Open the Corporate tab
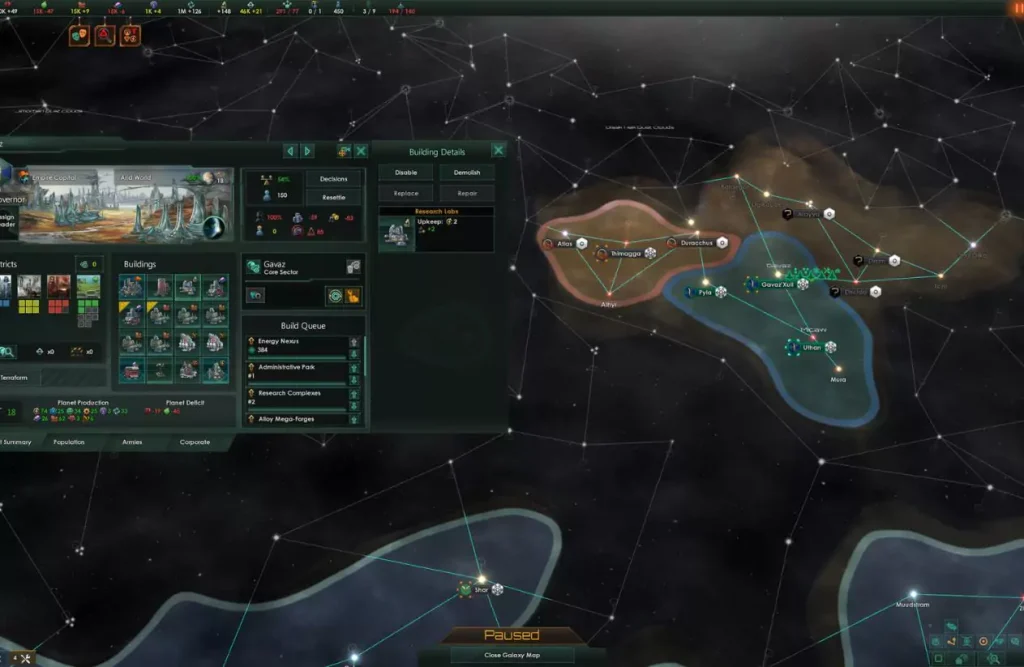The width and height of the screenshot is (1024, 667). [195, 441]
